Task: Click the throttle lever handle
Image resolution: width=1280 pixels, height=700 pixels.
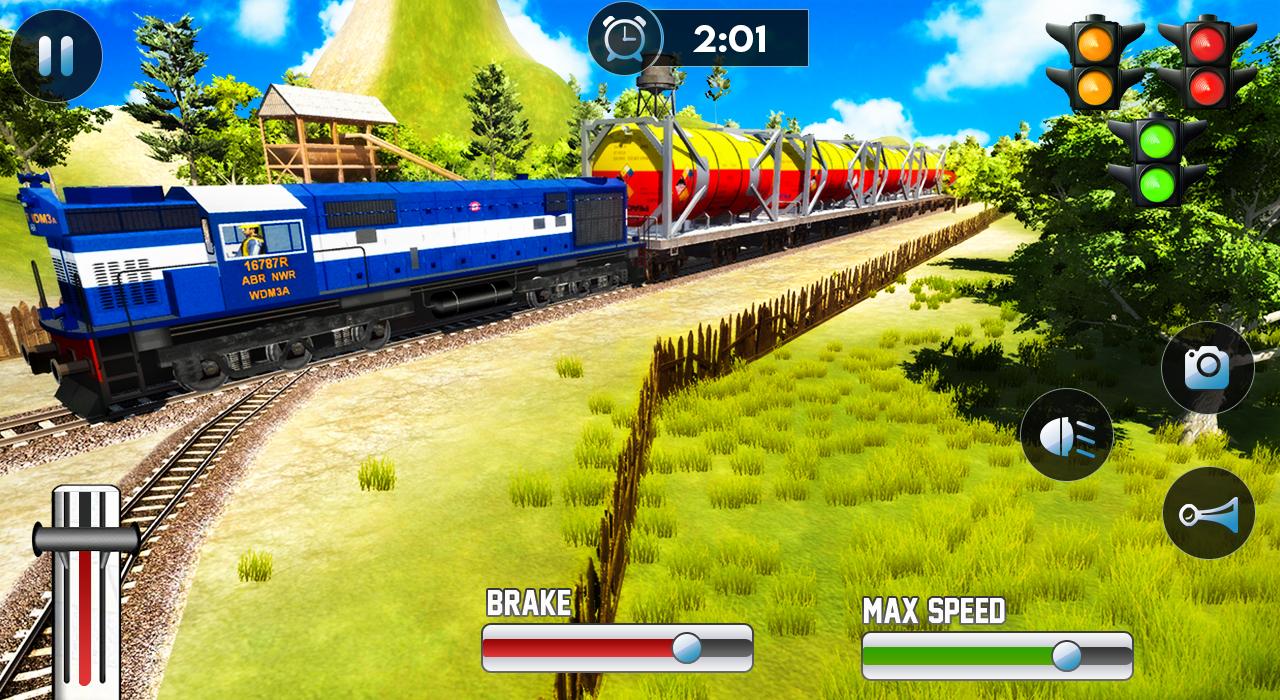Action: click(86, 539)
